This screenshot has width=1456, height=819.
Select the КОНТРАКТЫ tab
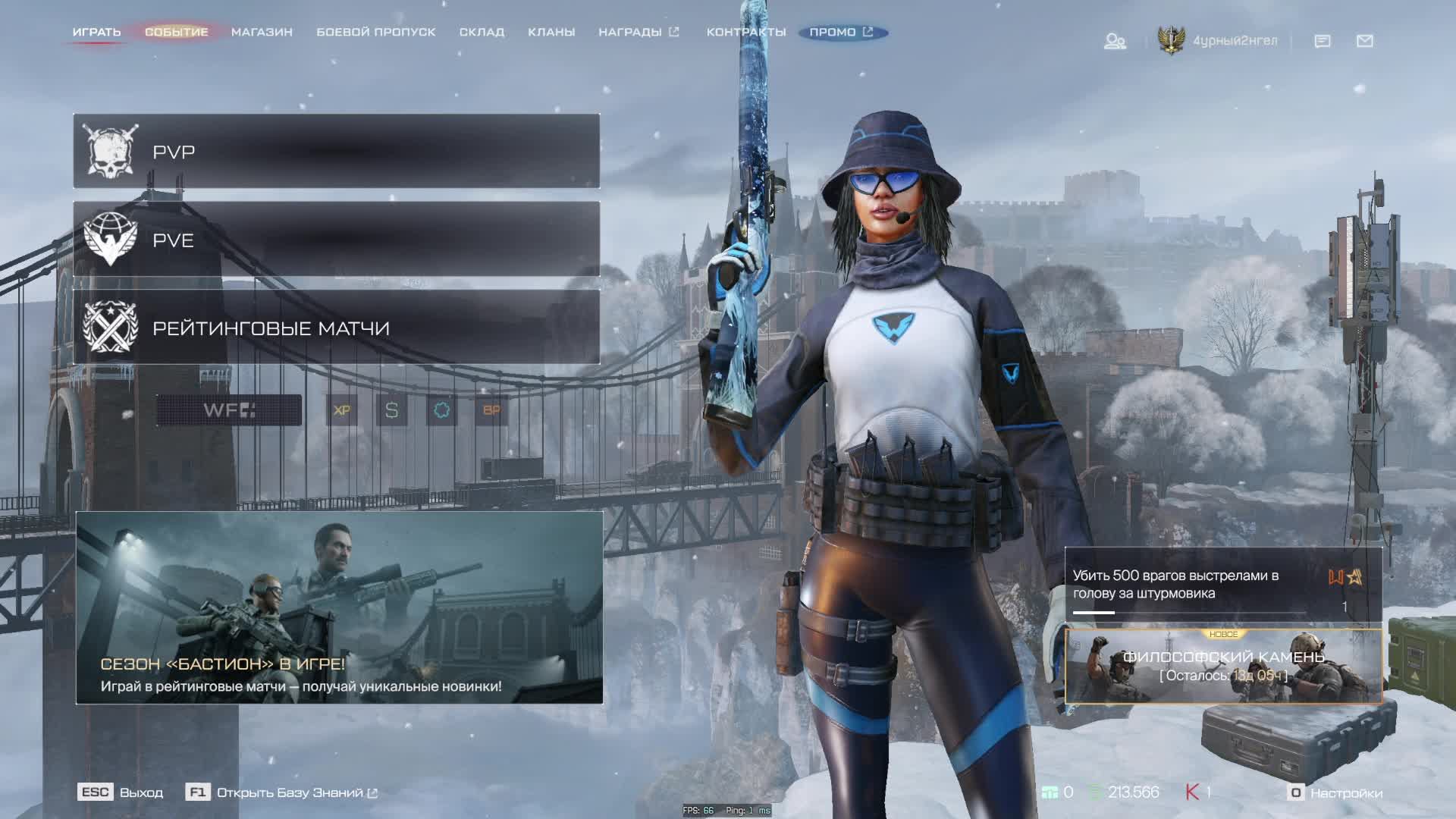point(745,32)
